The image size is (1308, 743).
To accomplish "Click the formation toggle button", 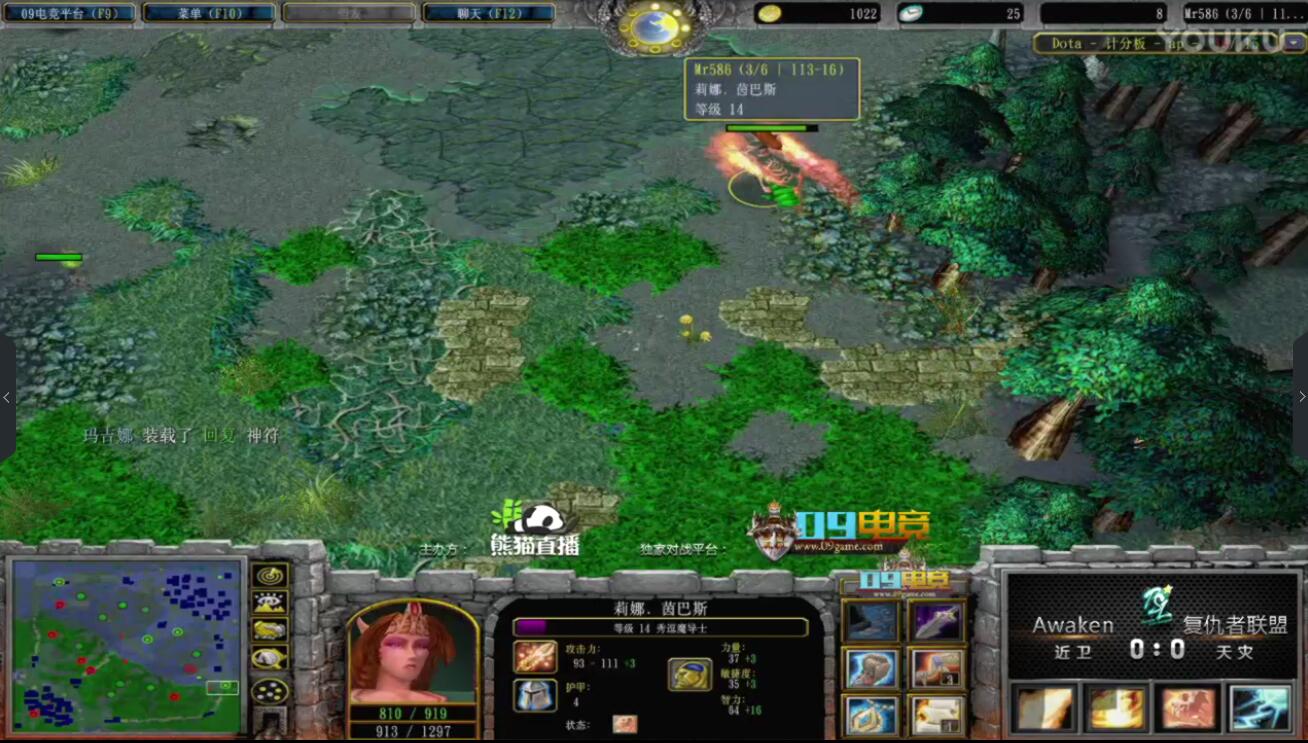I will pos(269,691).
